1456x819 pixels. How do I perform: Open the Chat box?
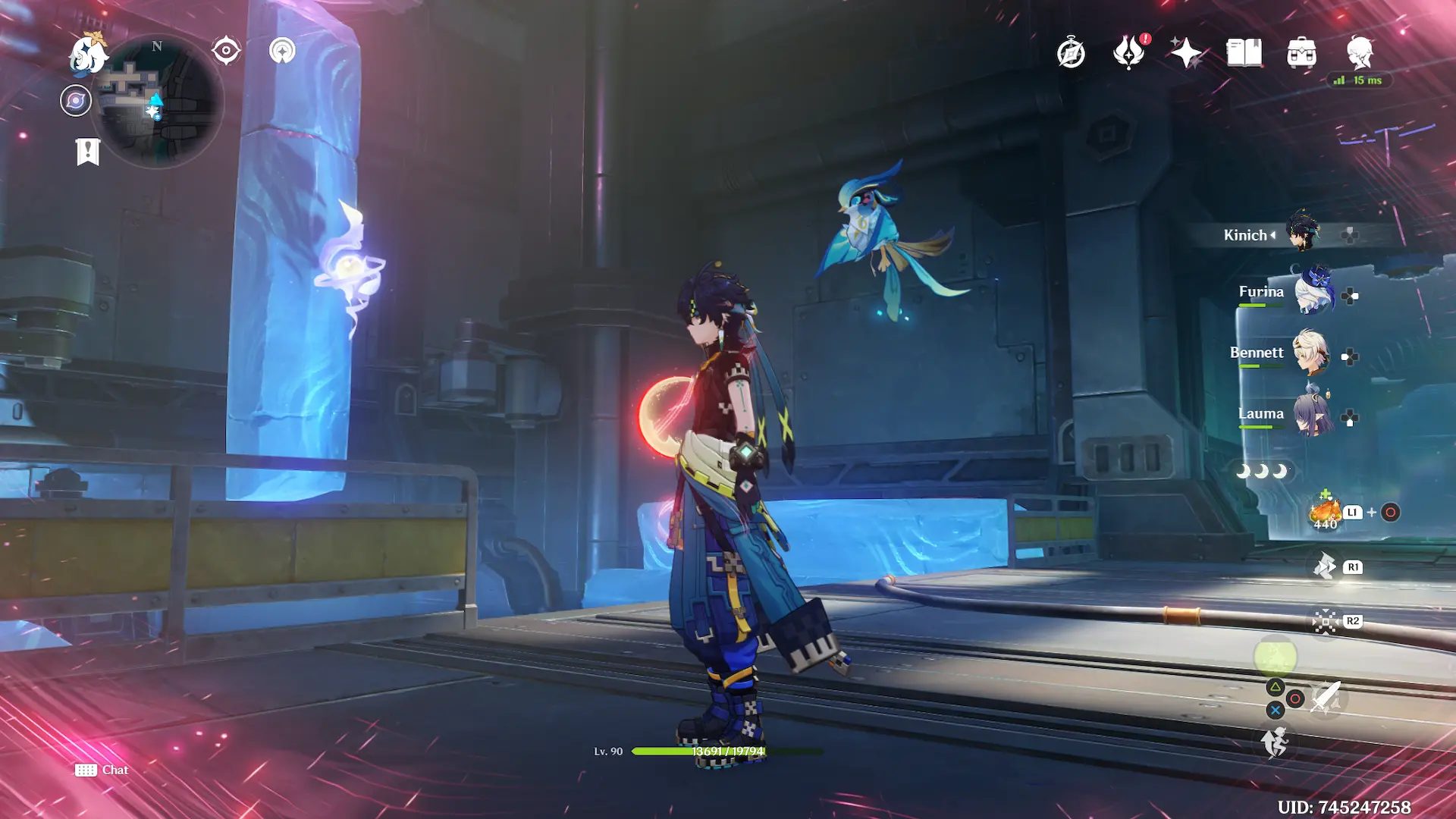coord(102,770)
